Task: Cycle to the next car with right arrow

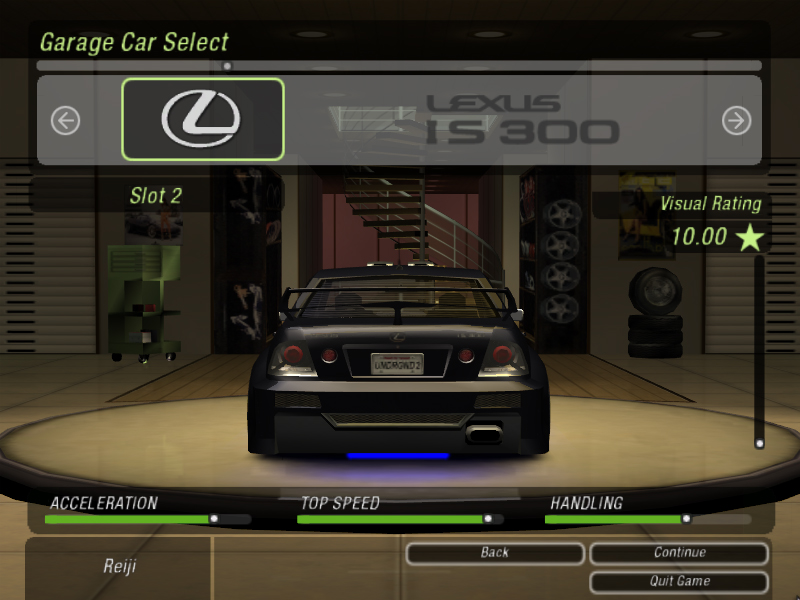Action: coord(736,121)
